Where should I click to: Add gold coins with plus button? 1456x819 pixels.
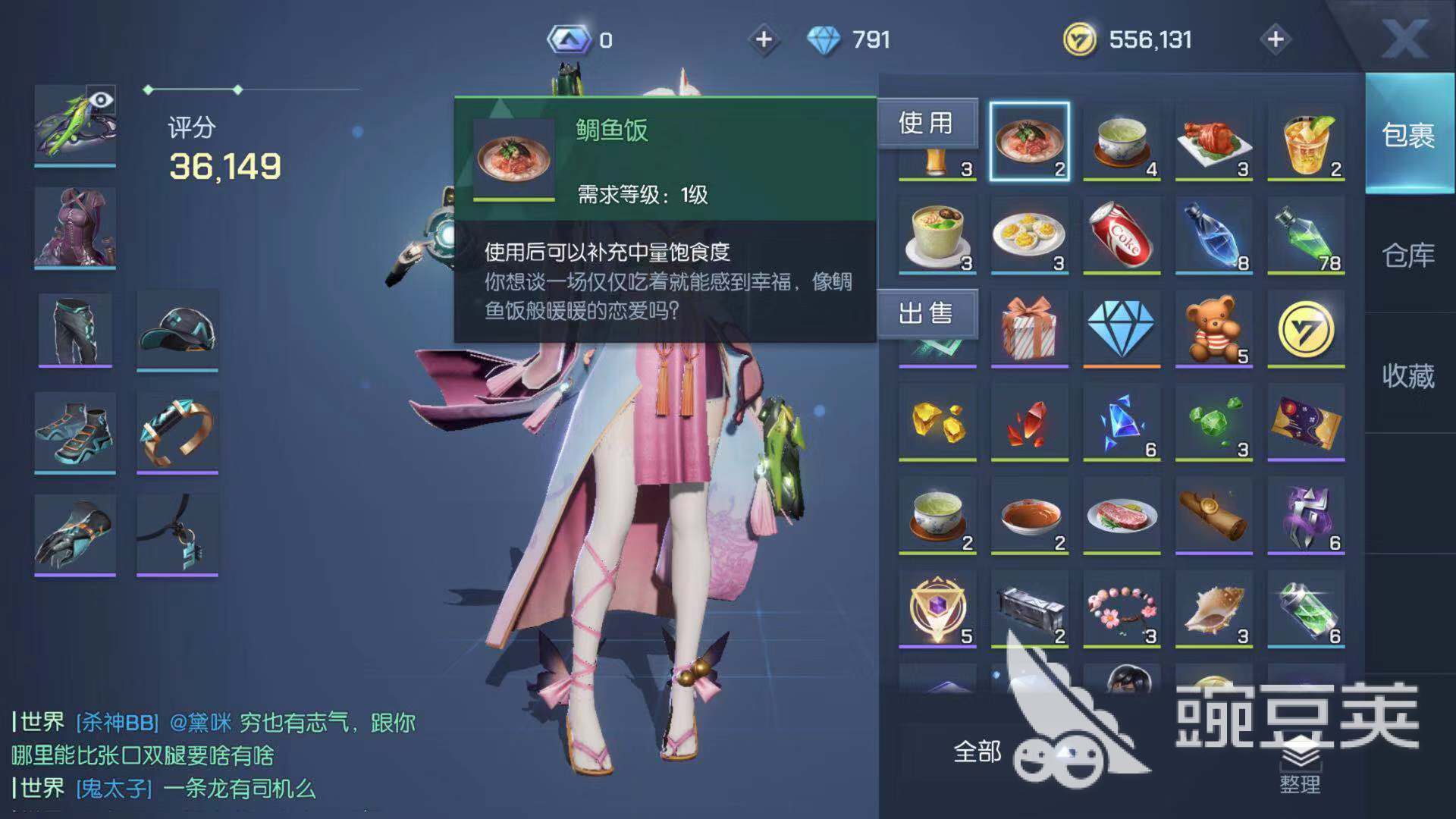click(1276, 39)
